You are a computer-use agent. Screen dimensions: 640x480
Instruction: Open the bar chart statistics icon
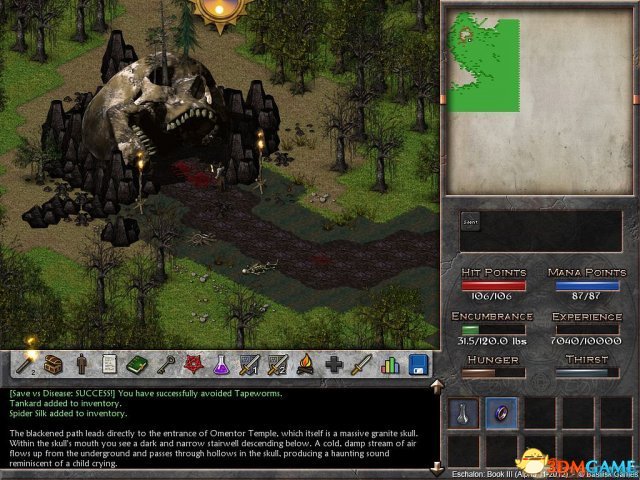point(390,365)
